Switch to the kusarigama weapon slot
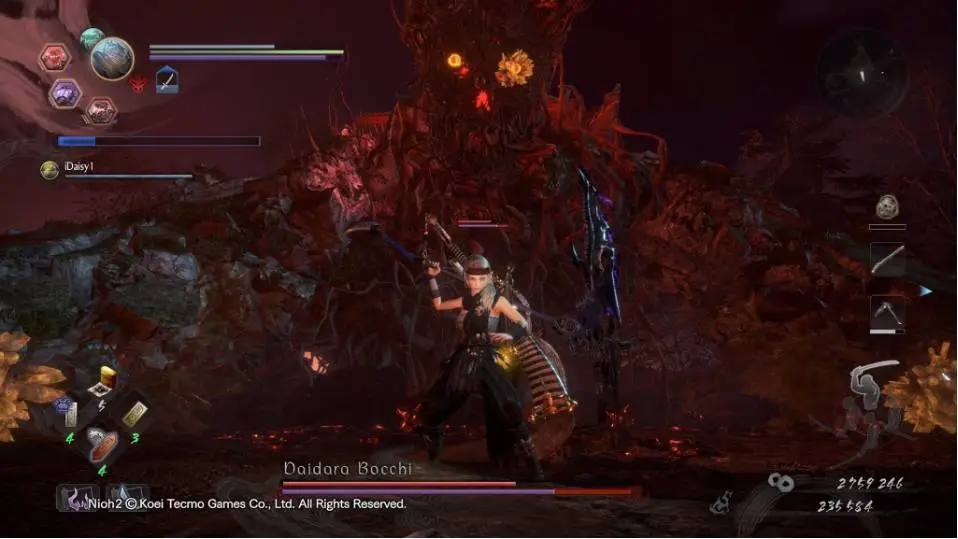958x539 pixels. 886,312
